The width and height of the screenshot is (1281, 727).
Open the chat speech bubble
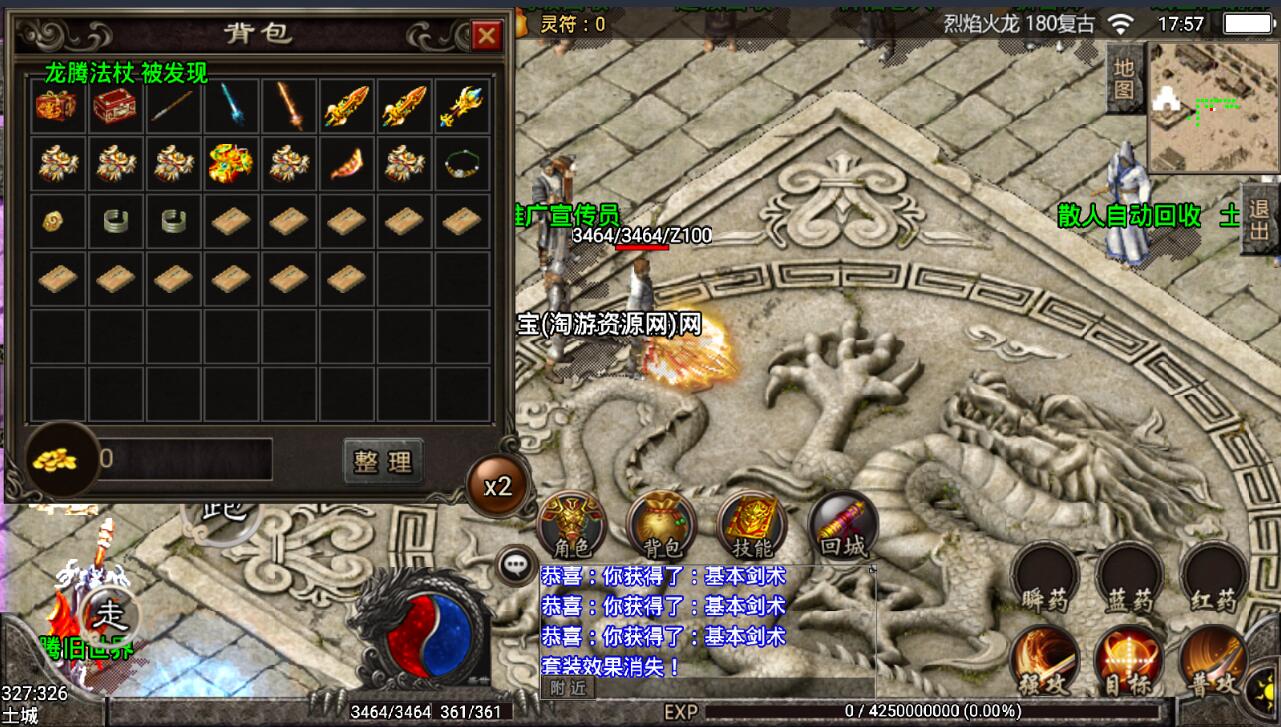(x=516, y=566)
